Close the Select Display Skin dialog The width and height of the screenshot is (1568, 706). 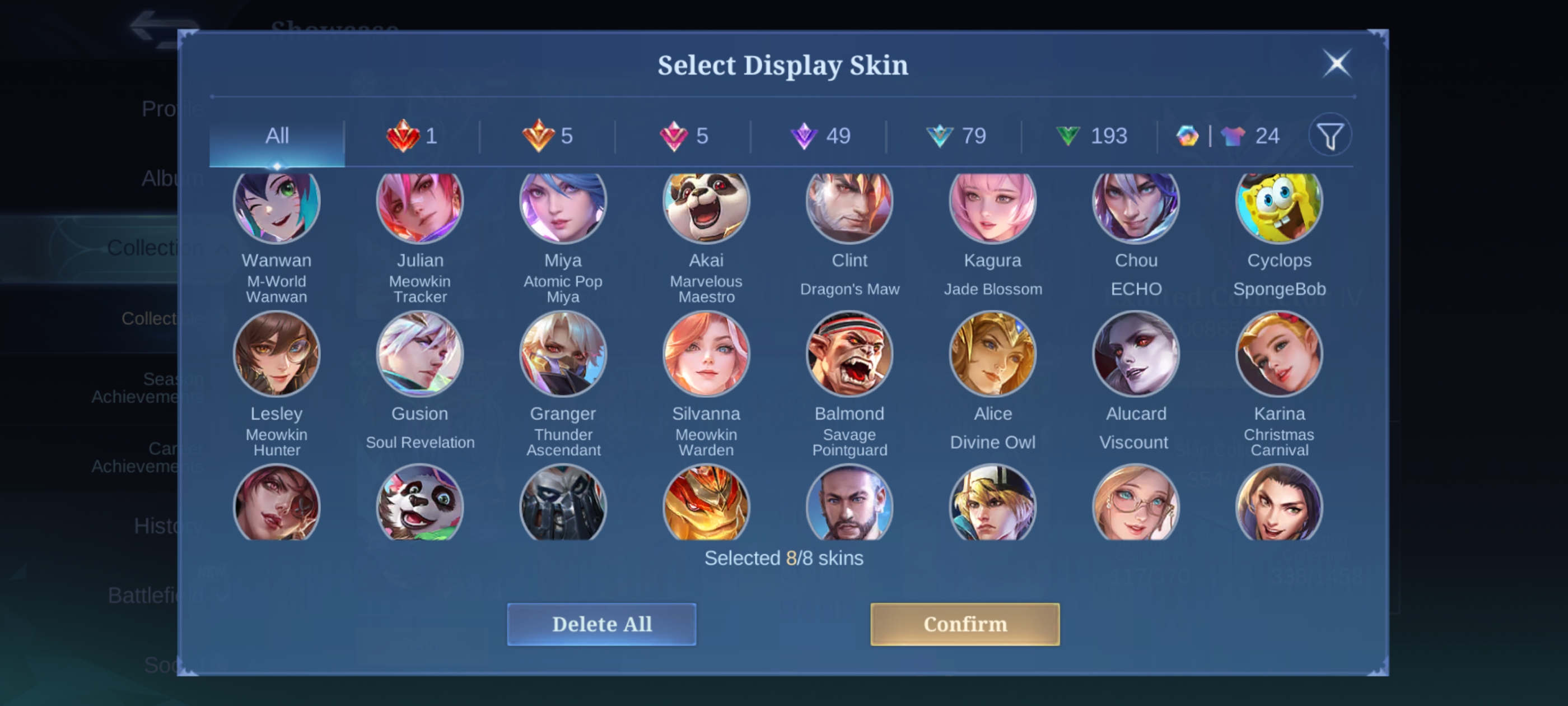click(x=1337, y=63)
